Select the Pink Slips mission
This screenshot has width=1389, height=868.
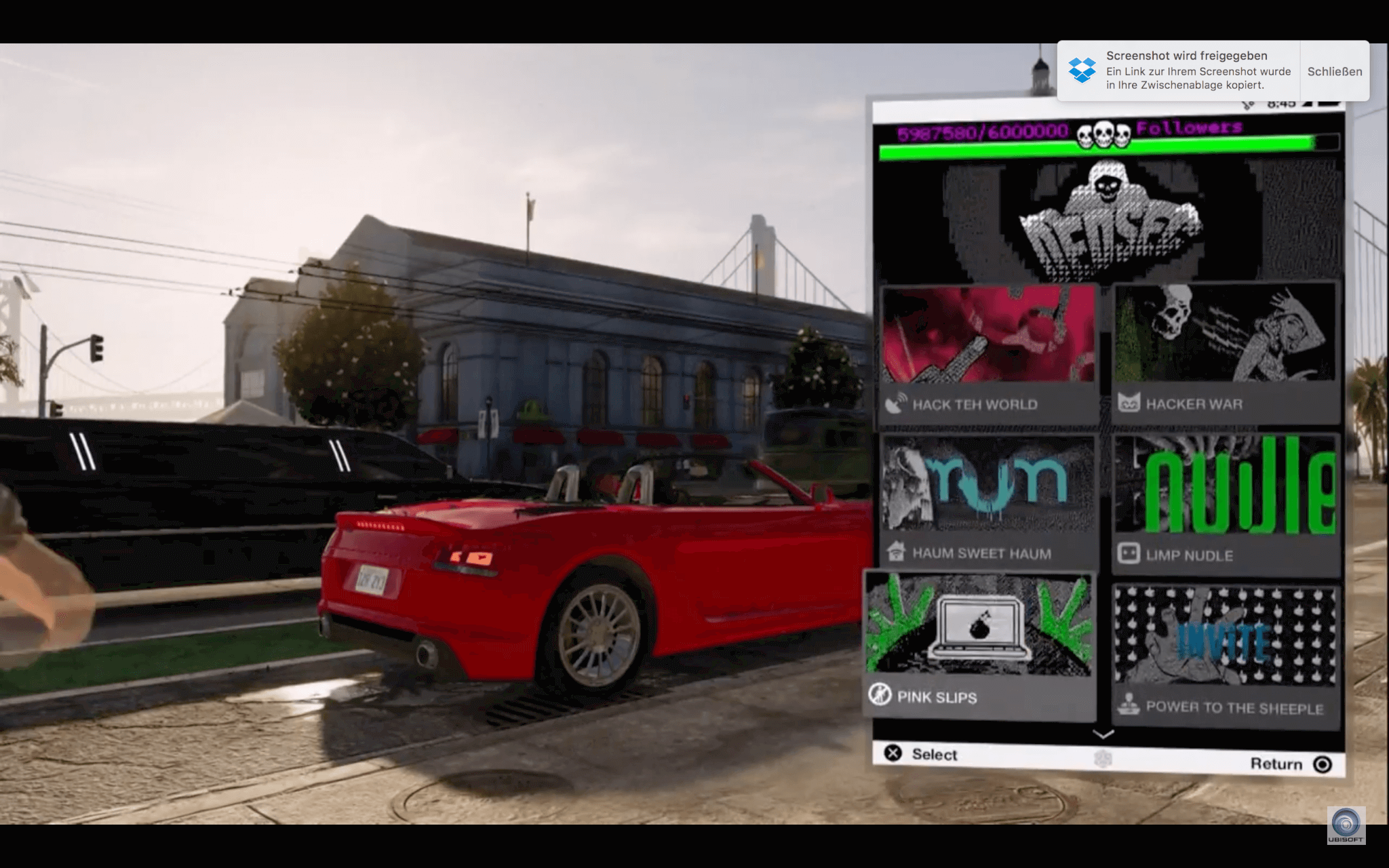point(979,646)
